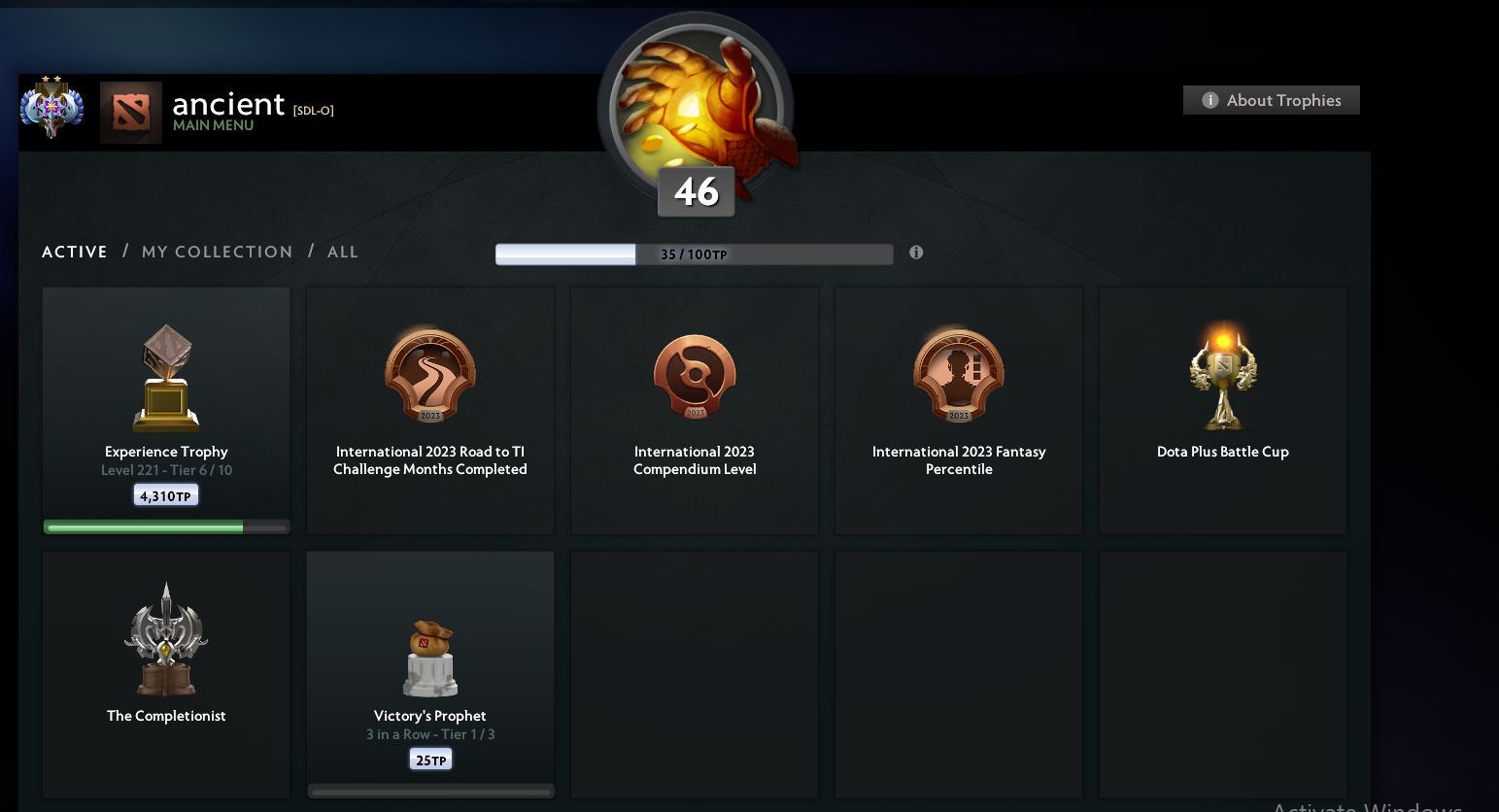1499x812 pixels.
Task: Click the About Trophies button
Action: click(1271, 100)
